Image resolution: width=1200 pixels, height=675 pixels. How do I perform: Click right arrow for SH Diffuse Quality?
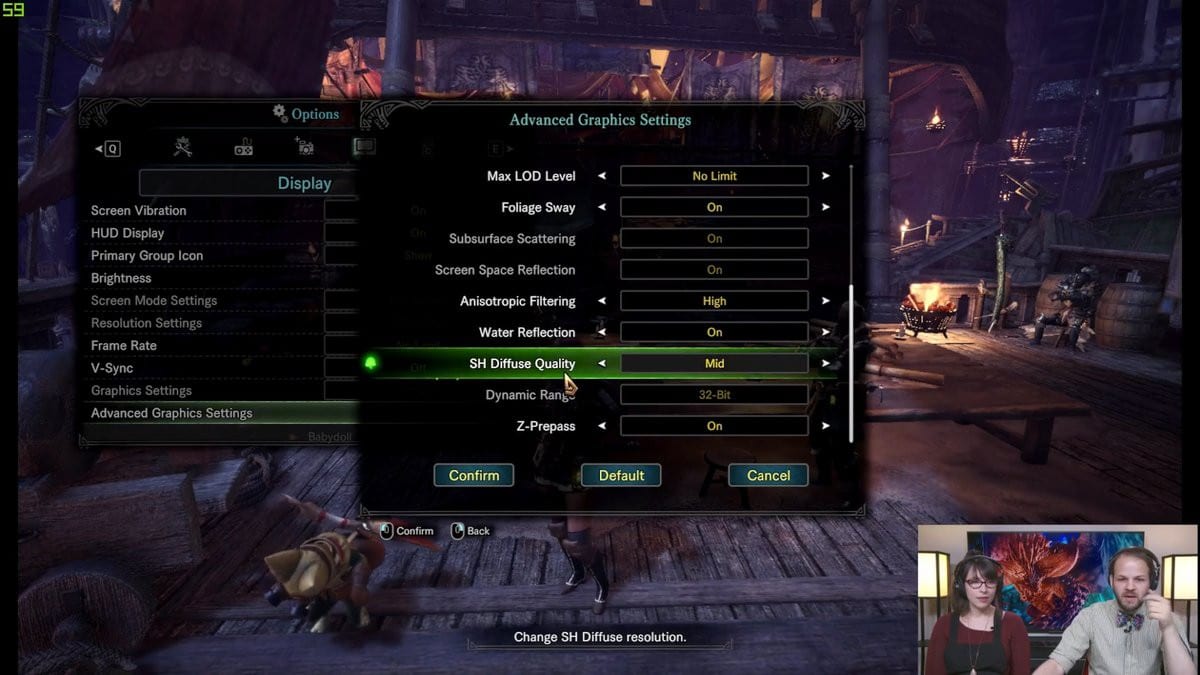826,364
